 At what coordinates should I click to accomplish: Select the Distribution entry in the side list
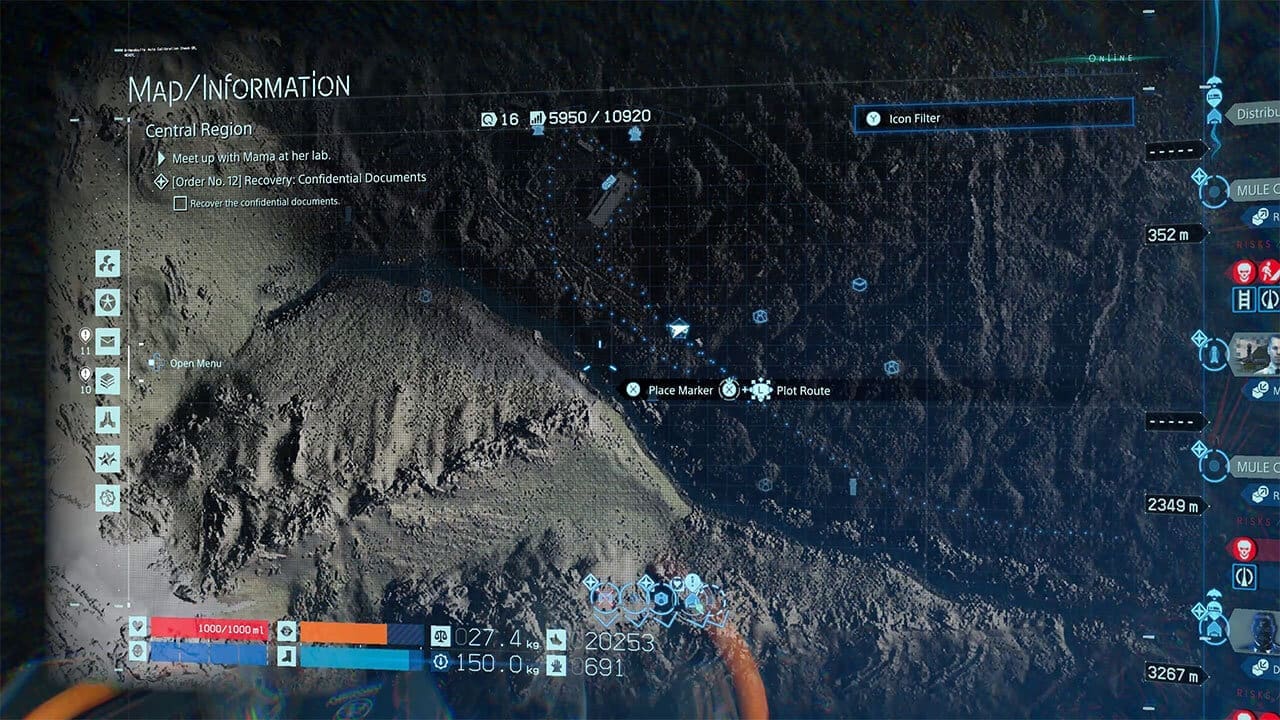click(x=1254, y=114)
